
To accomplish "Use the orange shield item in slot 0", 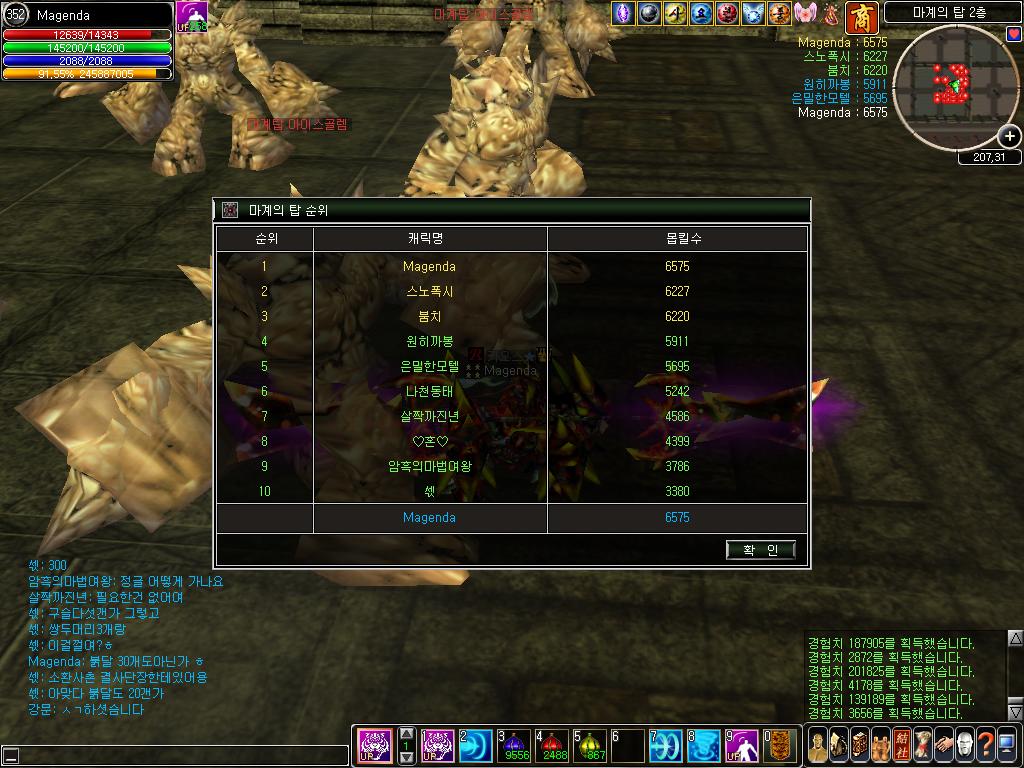I will pyautogui.click(x=780, y=745).
